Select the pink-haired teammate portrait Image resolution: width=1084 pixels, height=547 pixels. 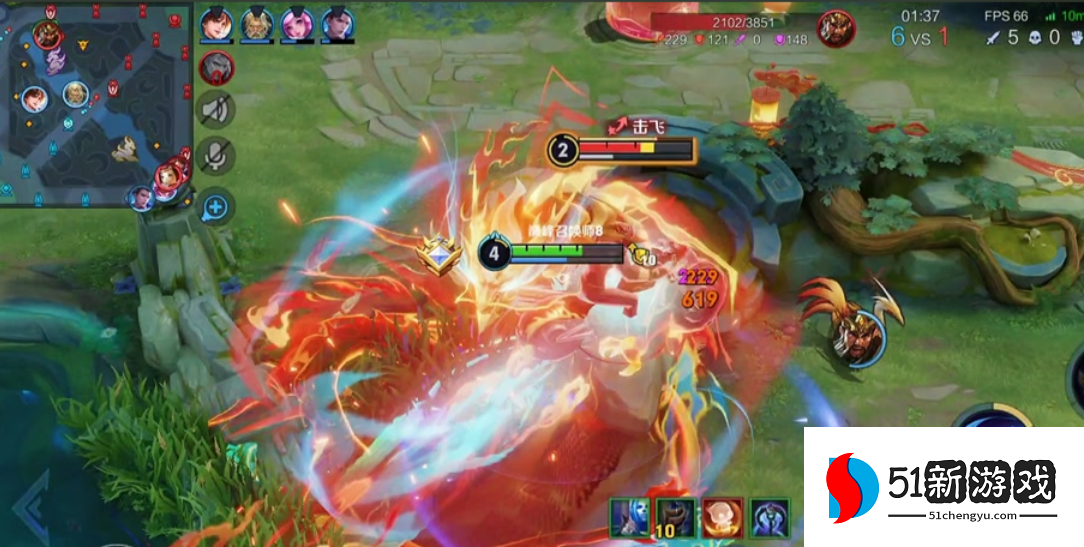click(x=296, y=23)
